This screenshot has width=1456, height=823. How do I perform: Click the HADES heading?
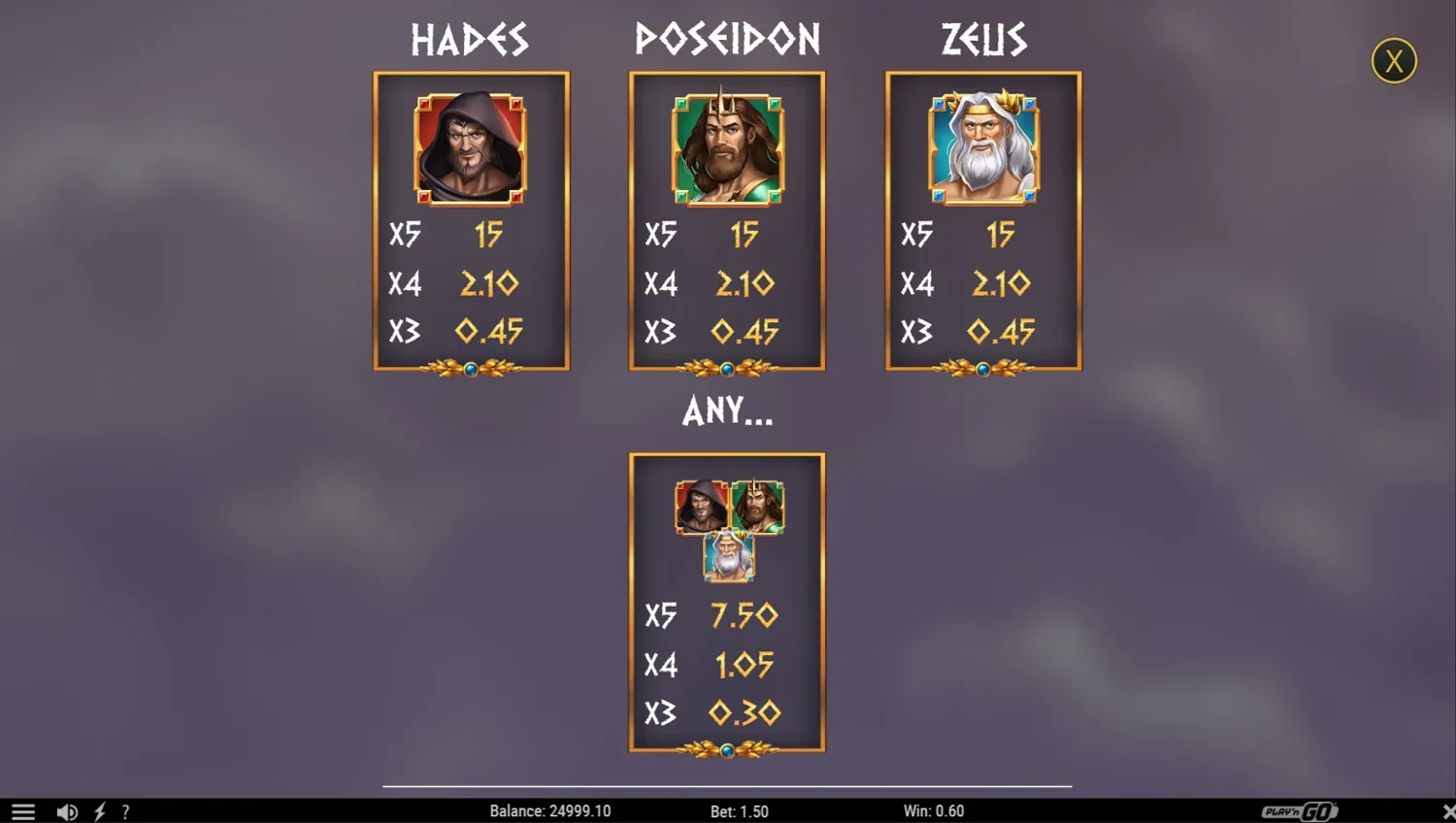click(470, 39)
